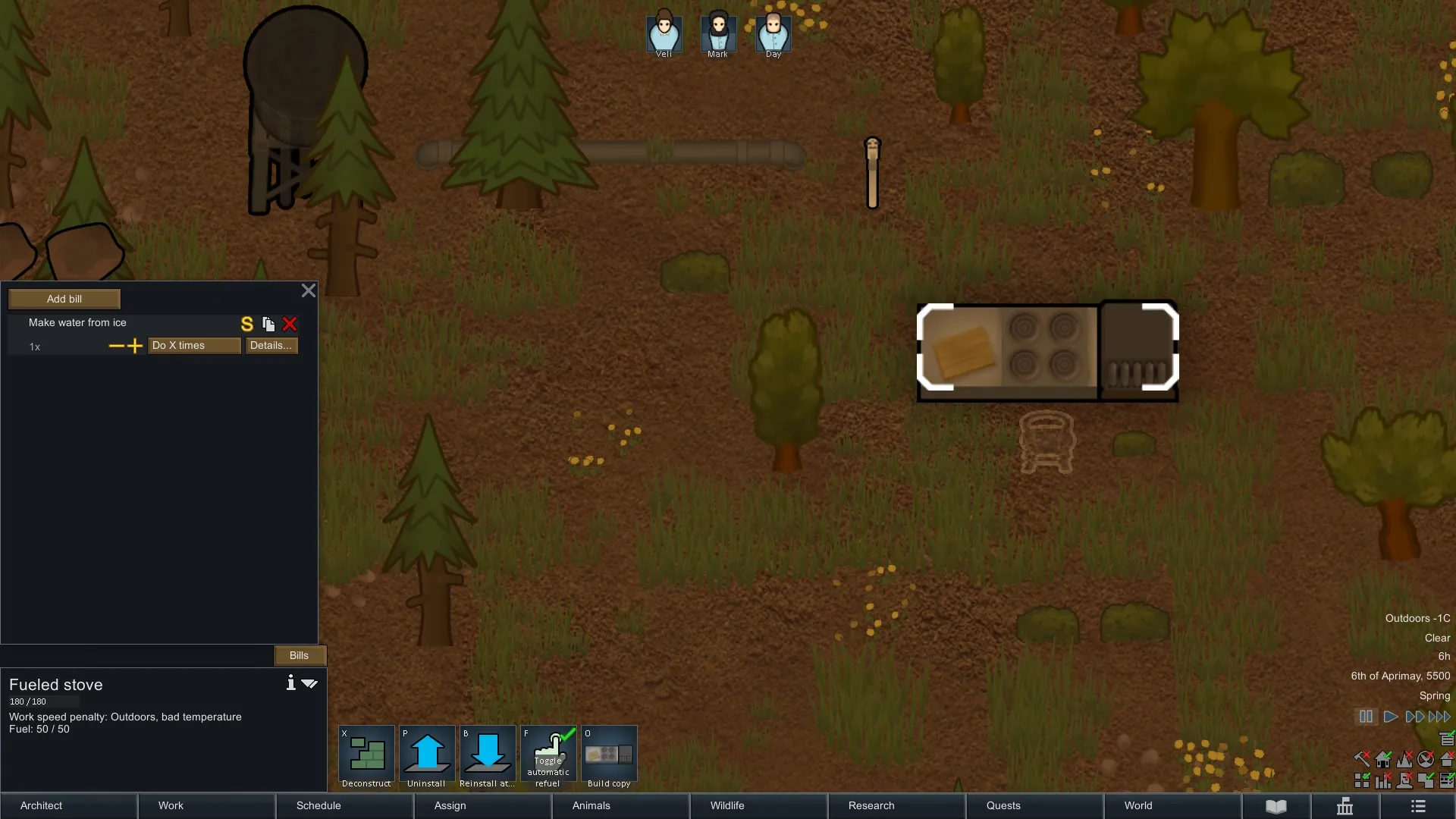Close the bills panel
The image size is (1456, 819).
click(x=309, y=290)
